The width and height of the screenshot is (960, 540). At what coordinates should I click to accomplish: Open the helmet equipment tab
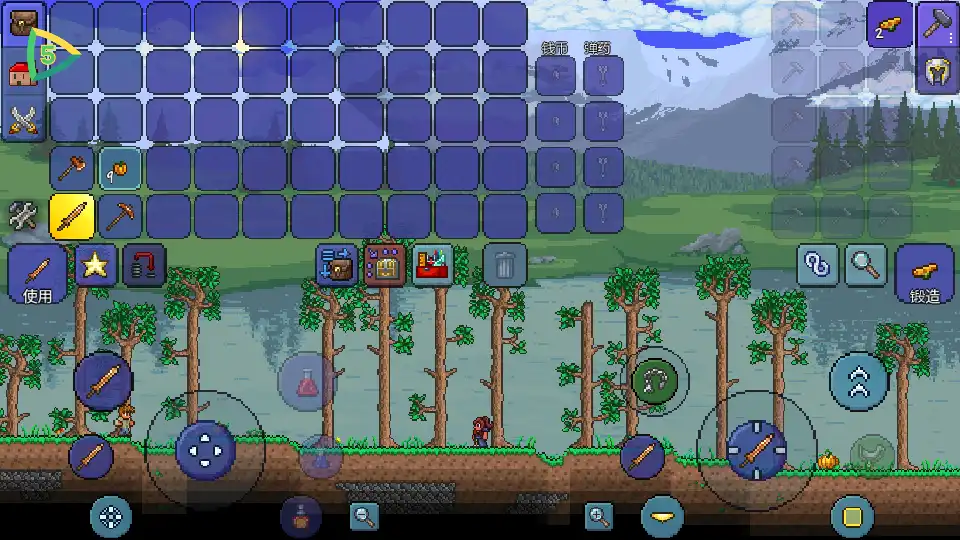[938, 72]
